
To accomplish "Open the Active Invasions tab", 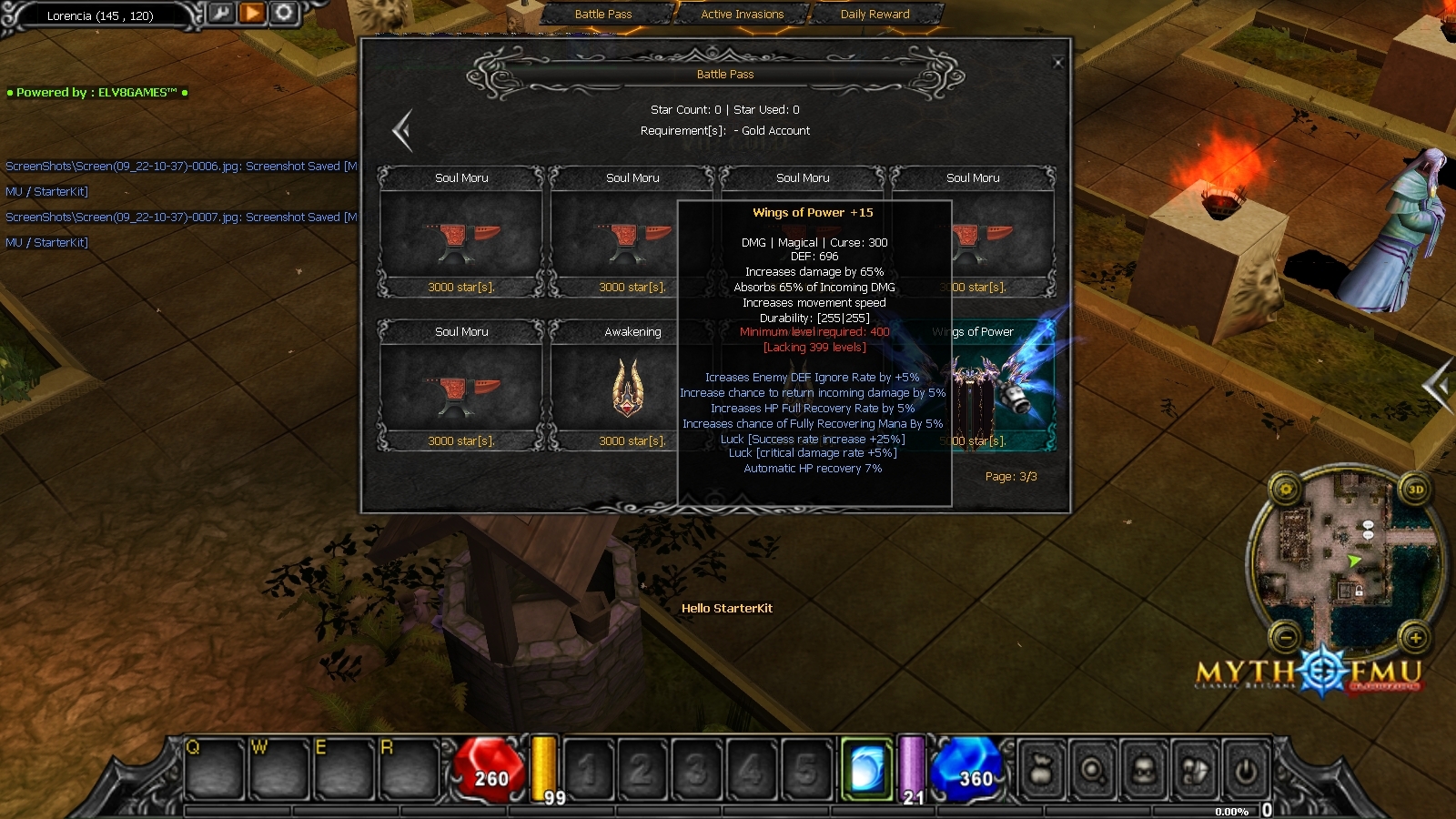I will [742, 15].
